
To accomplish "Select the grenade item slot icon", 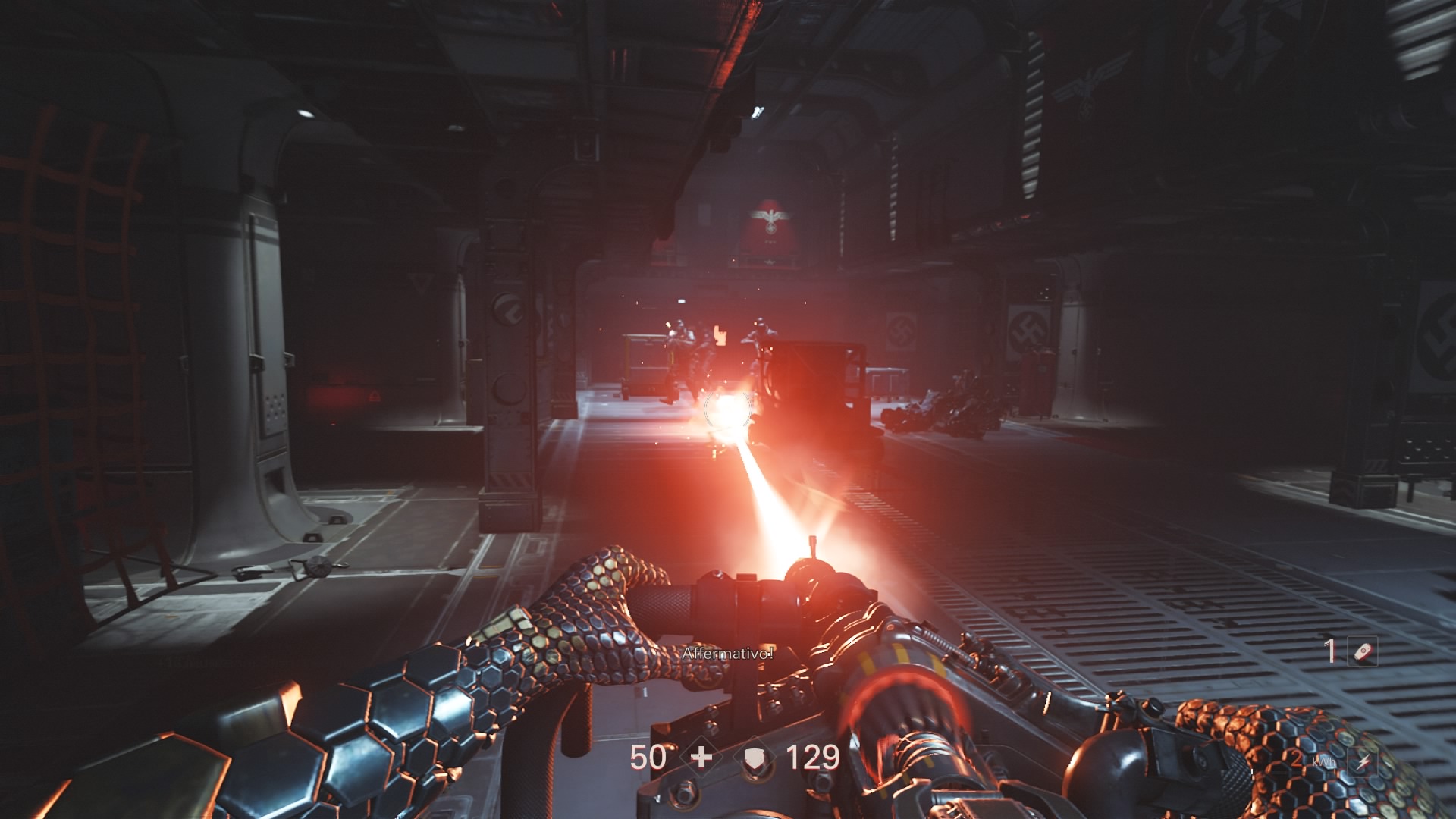I will click(1362, 651).
